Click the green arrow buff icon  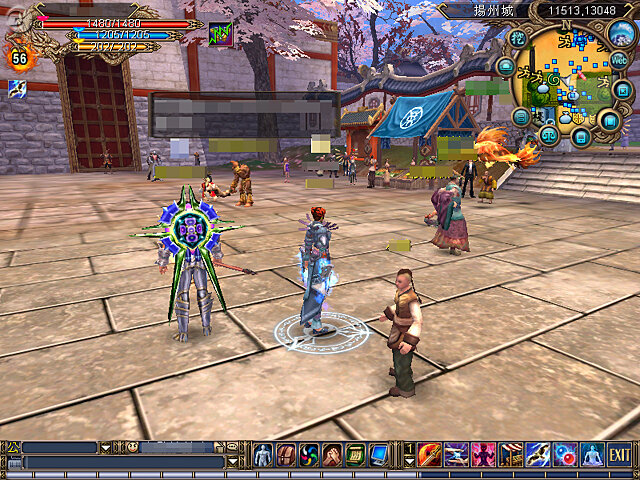220,35
